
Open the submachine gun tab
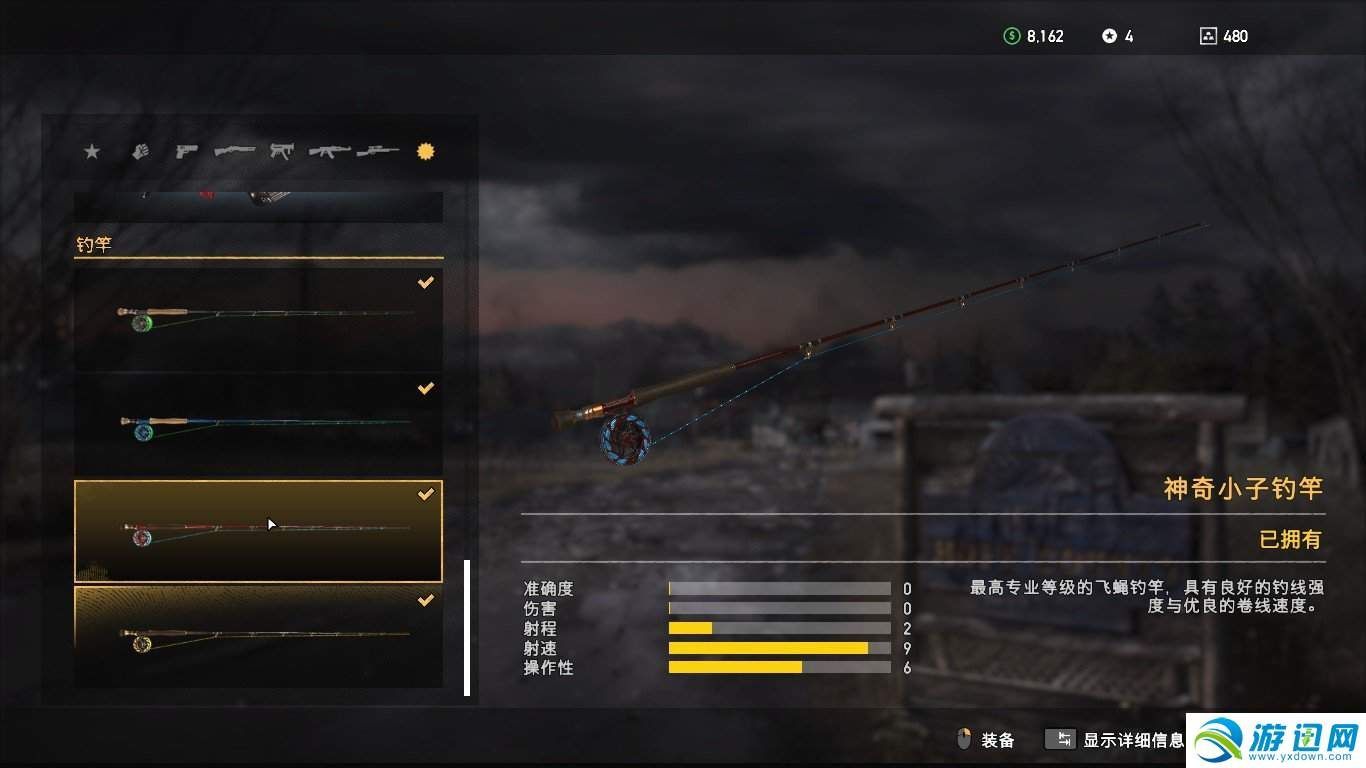[282, 151]
